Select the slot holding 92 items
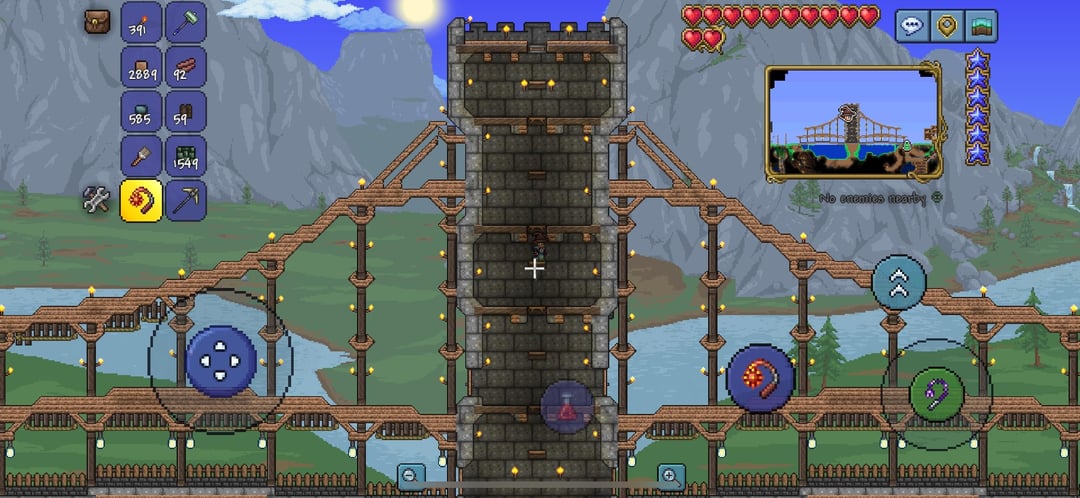Viewport: 1080px width, 498px height. coord(185,66)
